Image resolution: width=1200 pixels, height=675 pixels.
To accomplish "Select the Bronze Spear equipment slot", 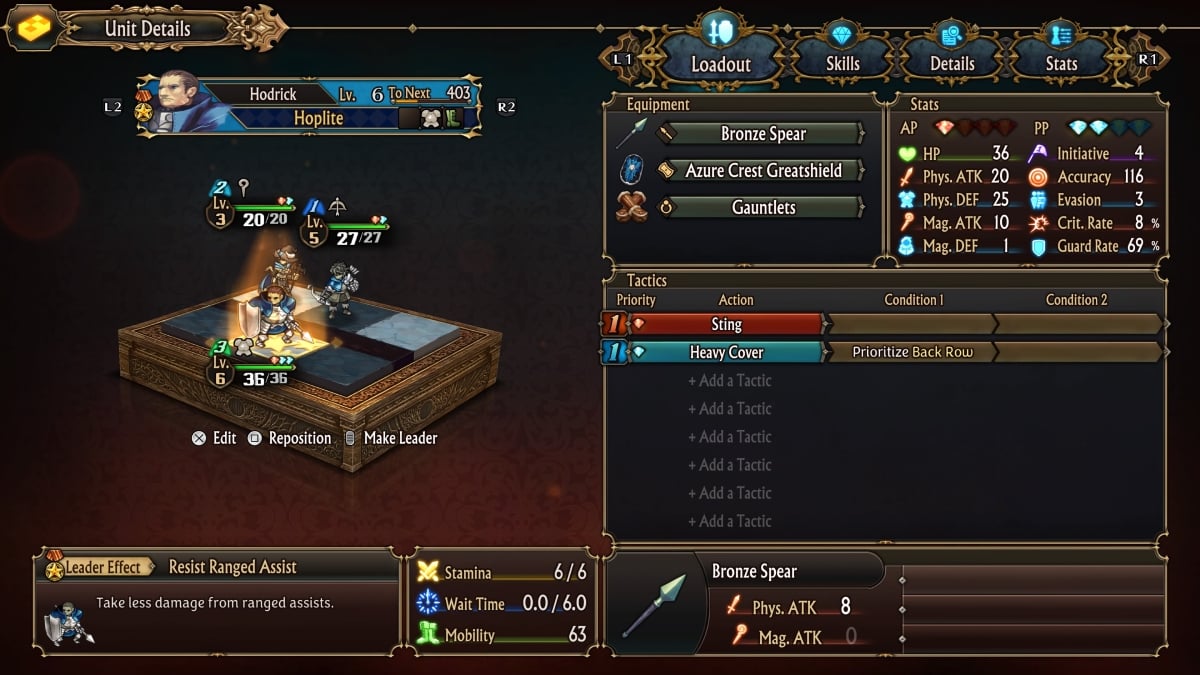I will [762, 134].
